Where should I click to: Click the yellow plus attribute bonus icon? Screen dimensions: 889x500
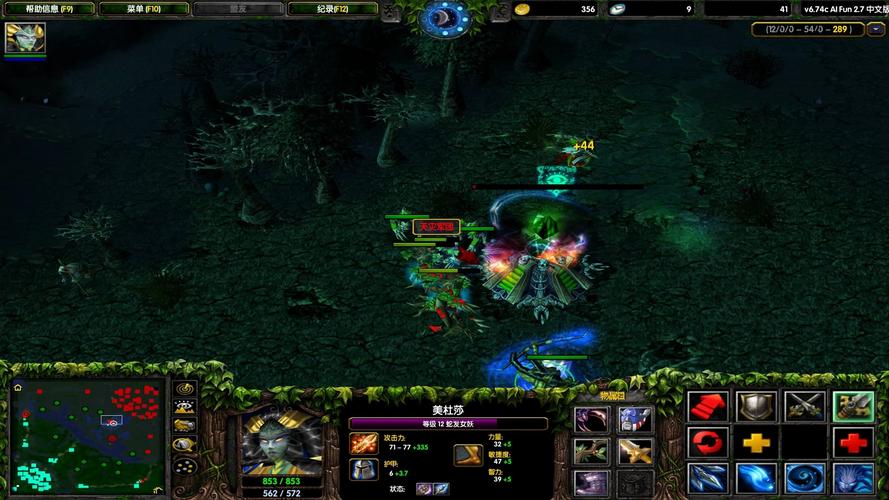point(756,442)
